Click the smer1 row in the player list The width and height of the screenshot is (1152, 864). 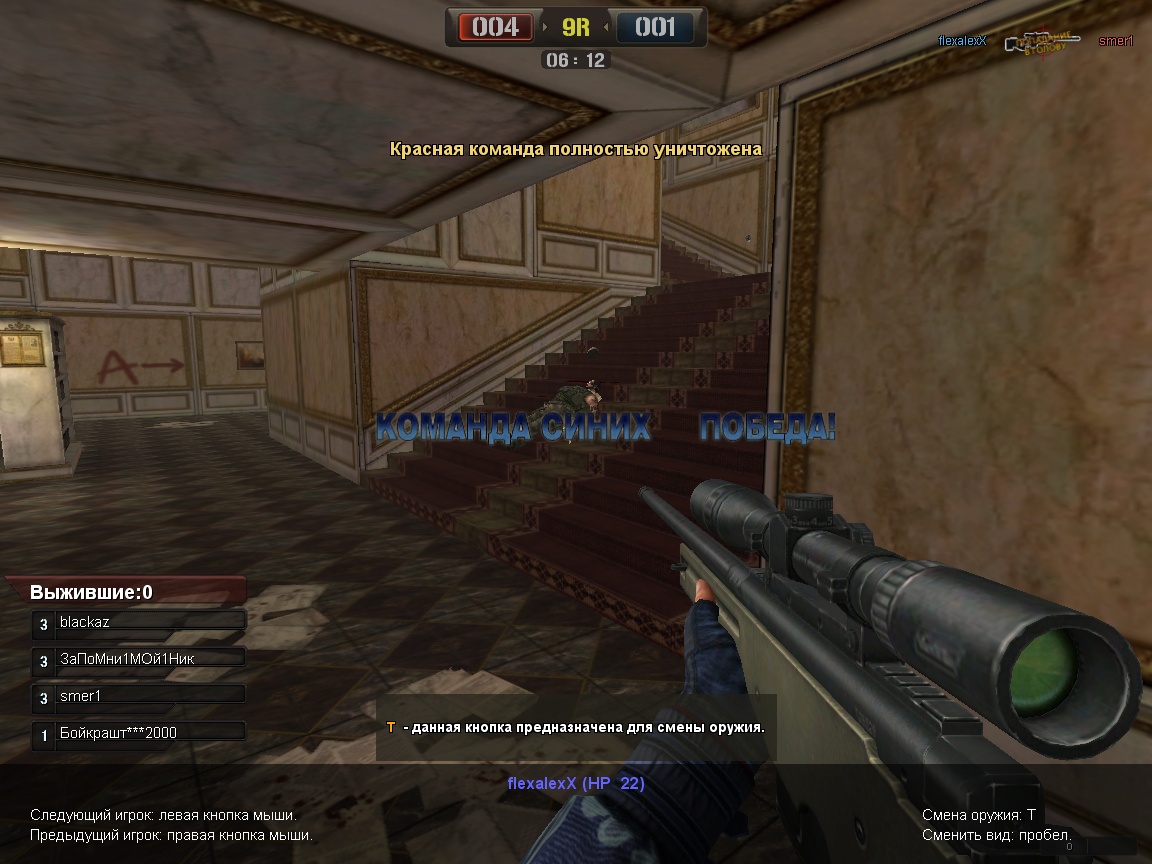139,695
